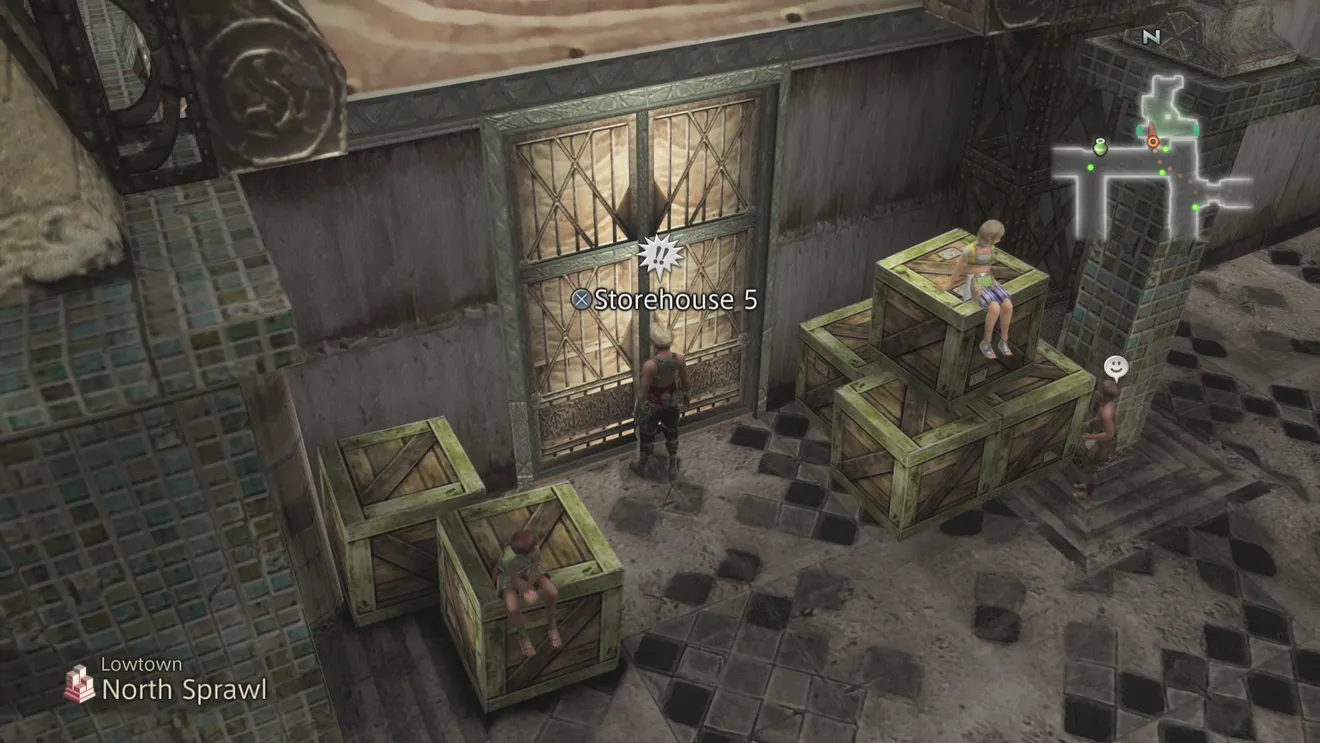Click the smiley face talk bubble
Viewport: 1320px width, 743px height.
tap(1116, 367)
